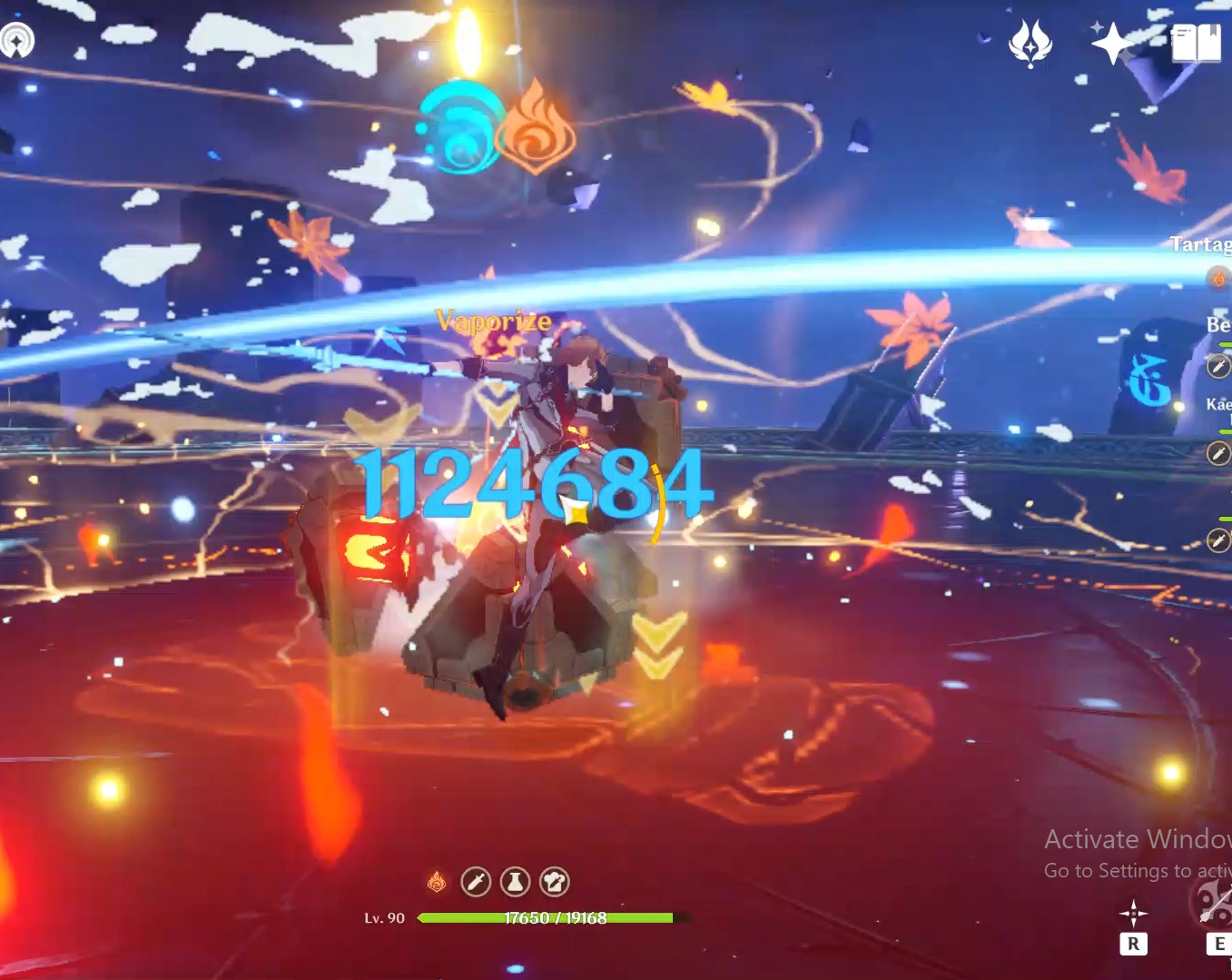Select the sword weapon quick-use icon
This screenshot has width=1232, height=980.
pos(476,881)
